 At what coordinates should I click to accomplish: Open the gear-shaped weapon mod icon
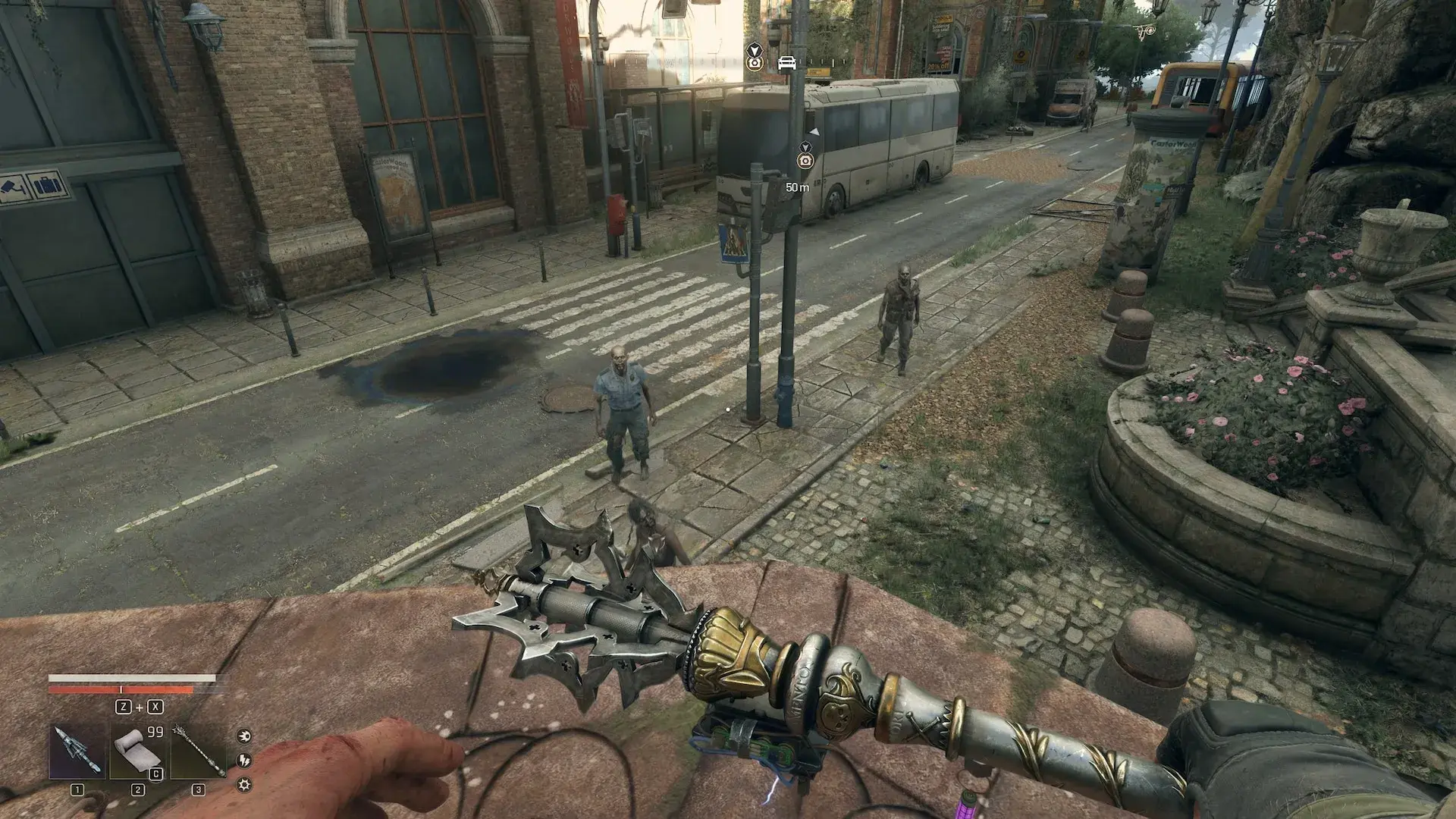click(243, 786)
